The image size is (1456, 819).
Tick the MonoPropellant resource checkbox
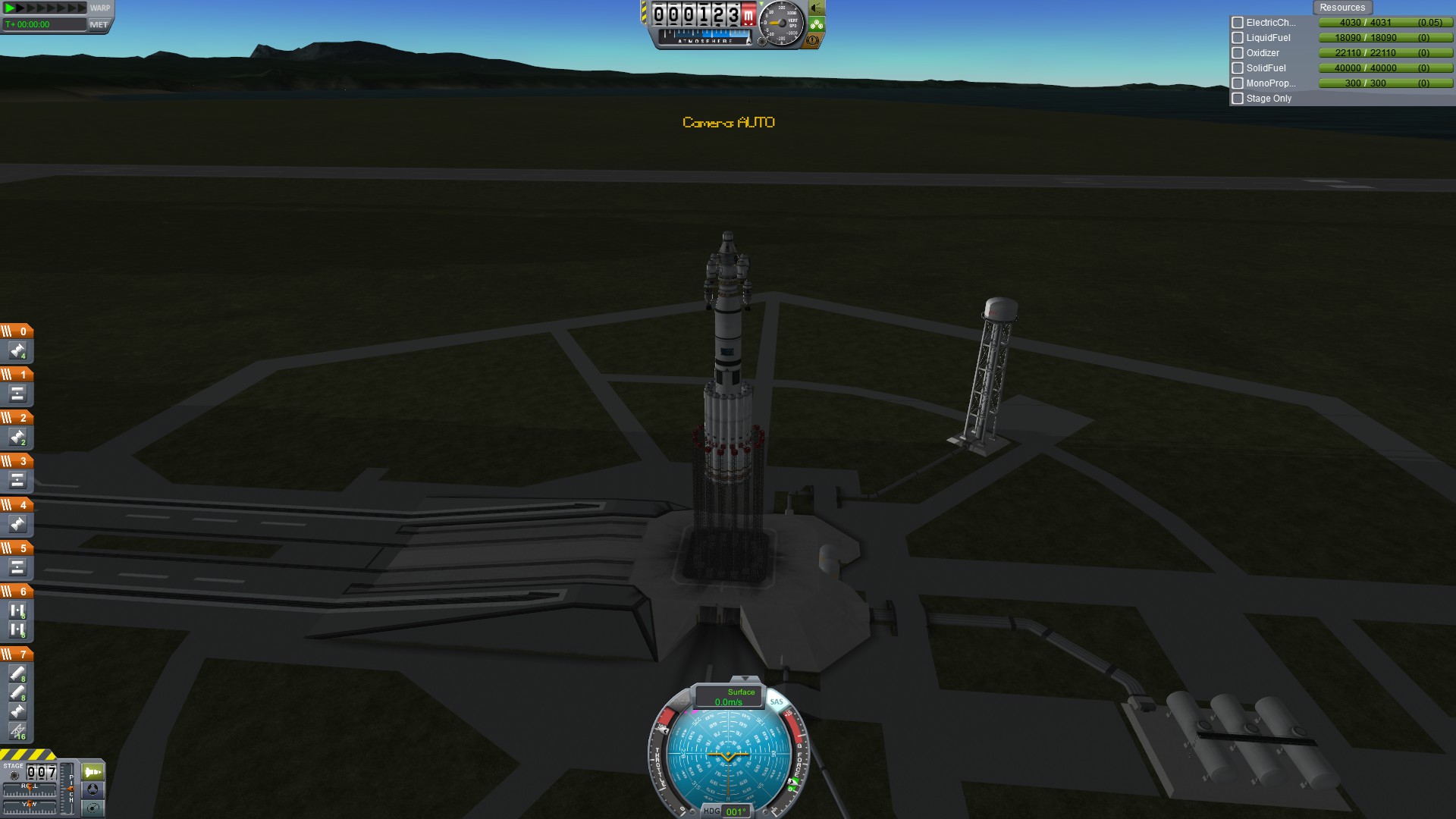[x=1238, y=83]
